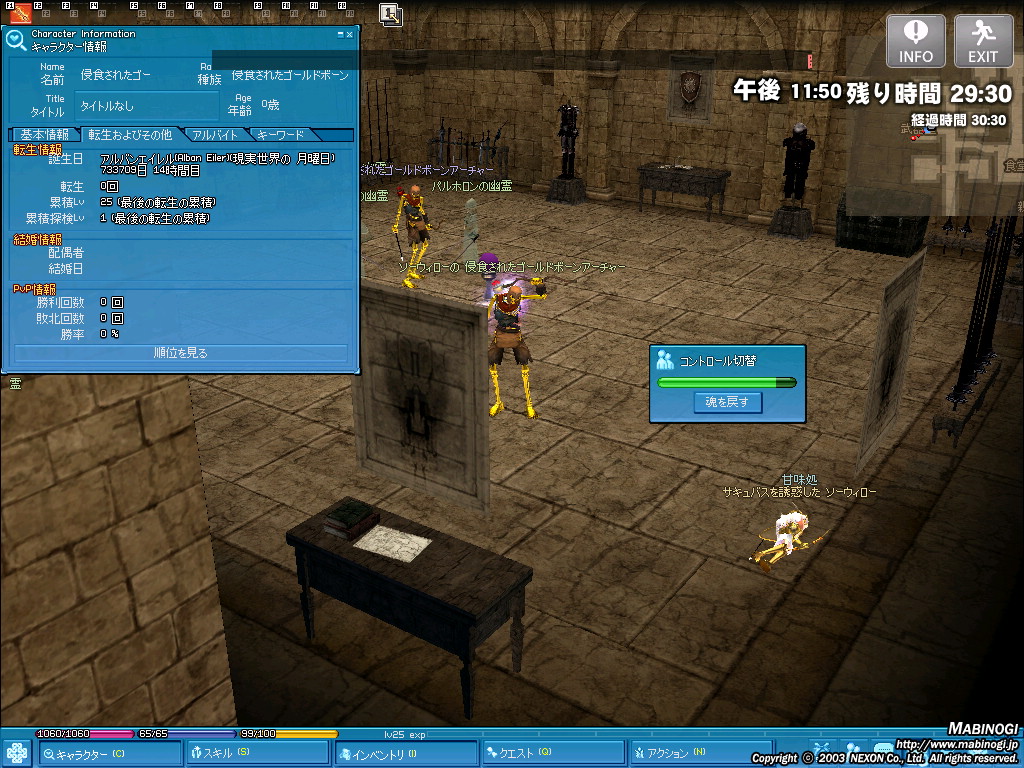The height and width of the screenshot is (768, 1024).
Task: Open the アクション menu
Action: pos(699,753)
